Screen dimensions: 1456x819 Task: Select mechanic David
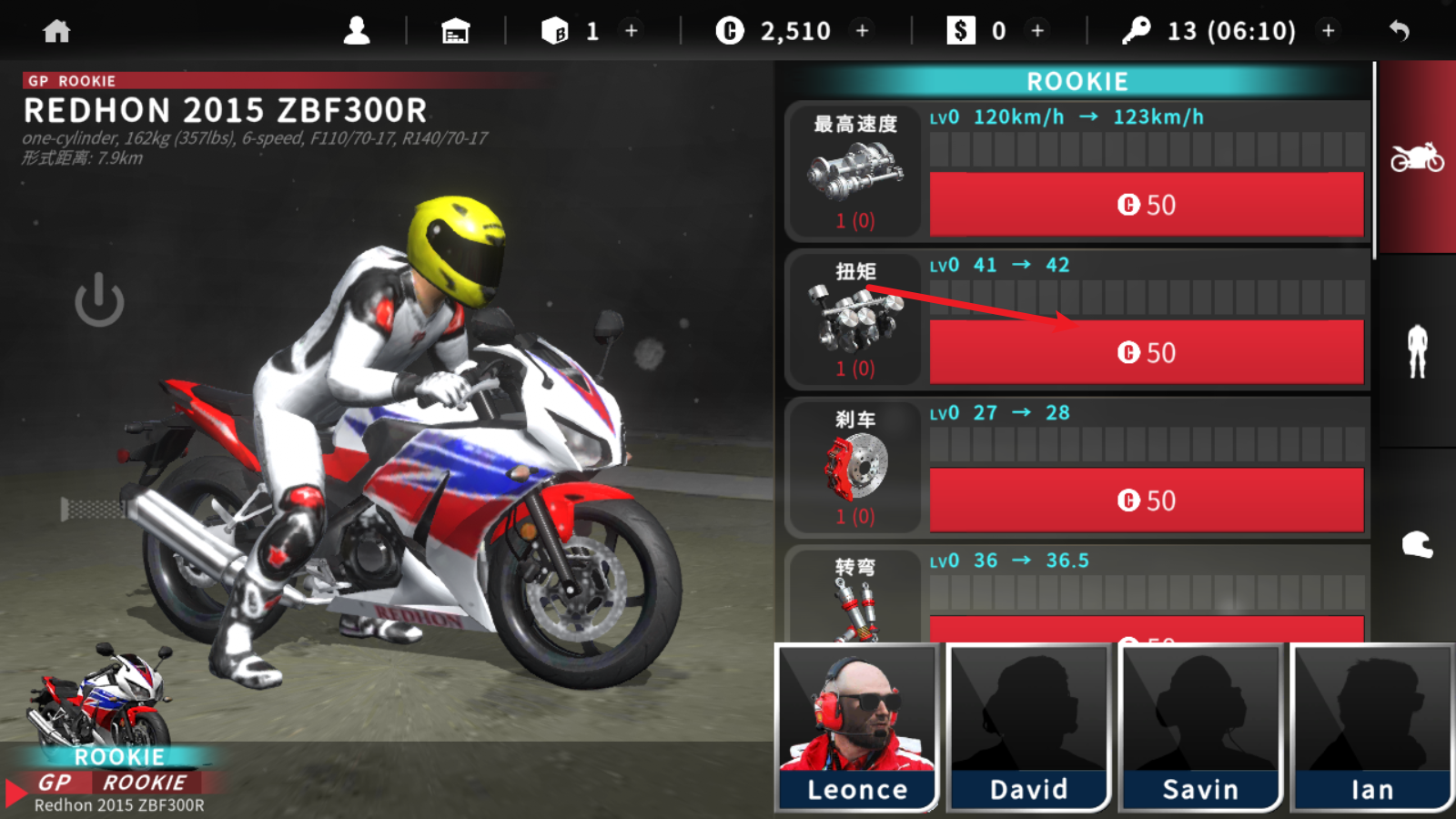1029,727
